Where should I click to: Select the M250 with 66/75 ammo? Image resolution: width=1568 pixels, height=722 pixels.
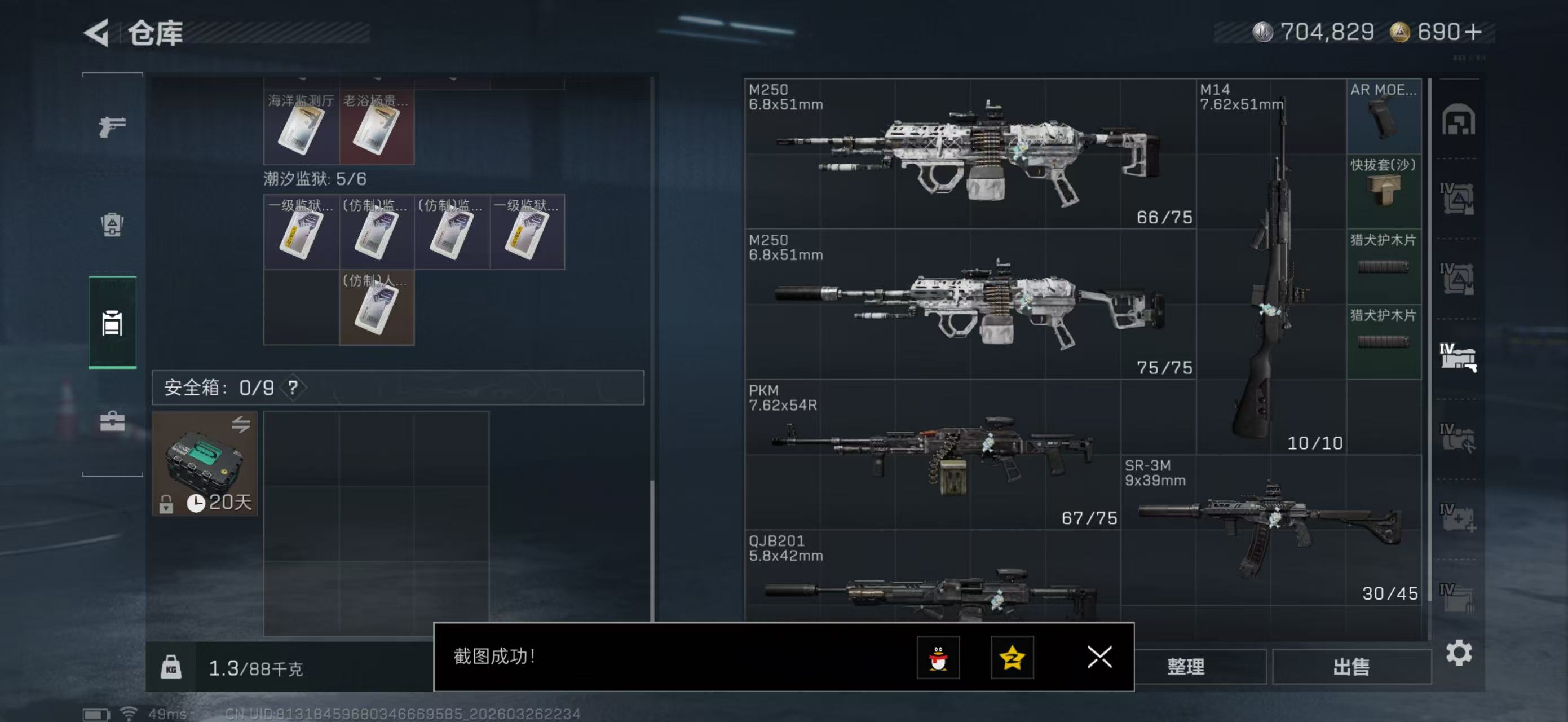[x=969, y=153]
